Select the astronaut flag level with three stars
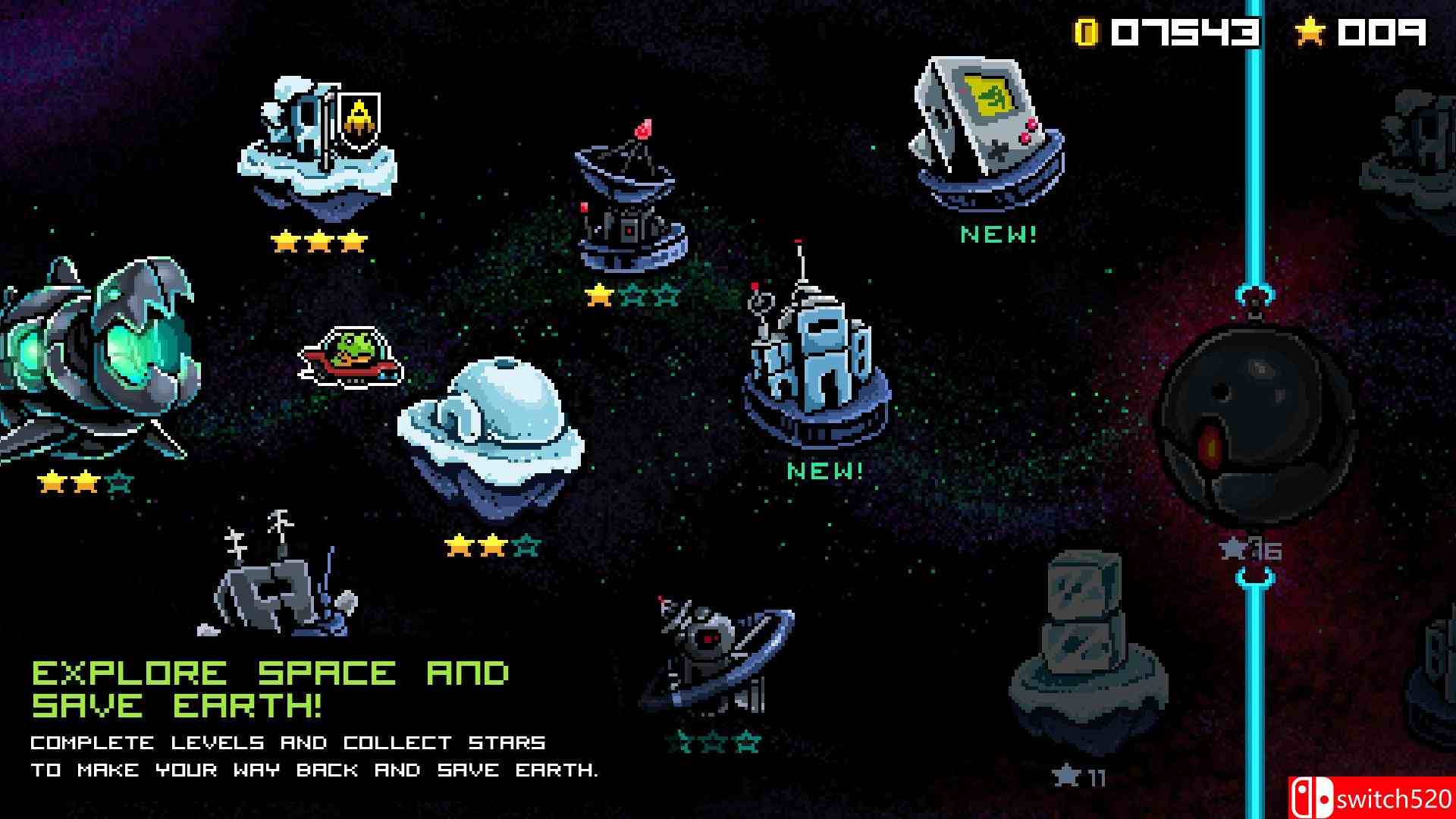The height and width of the screenshot is (819, 1456). 318,144
